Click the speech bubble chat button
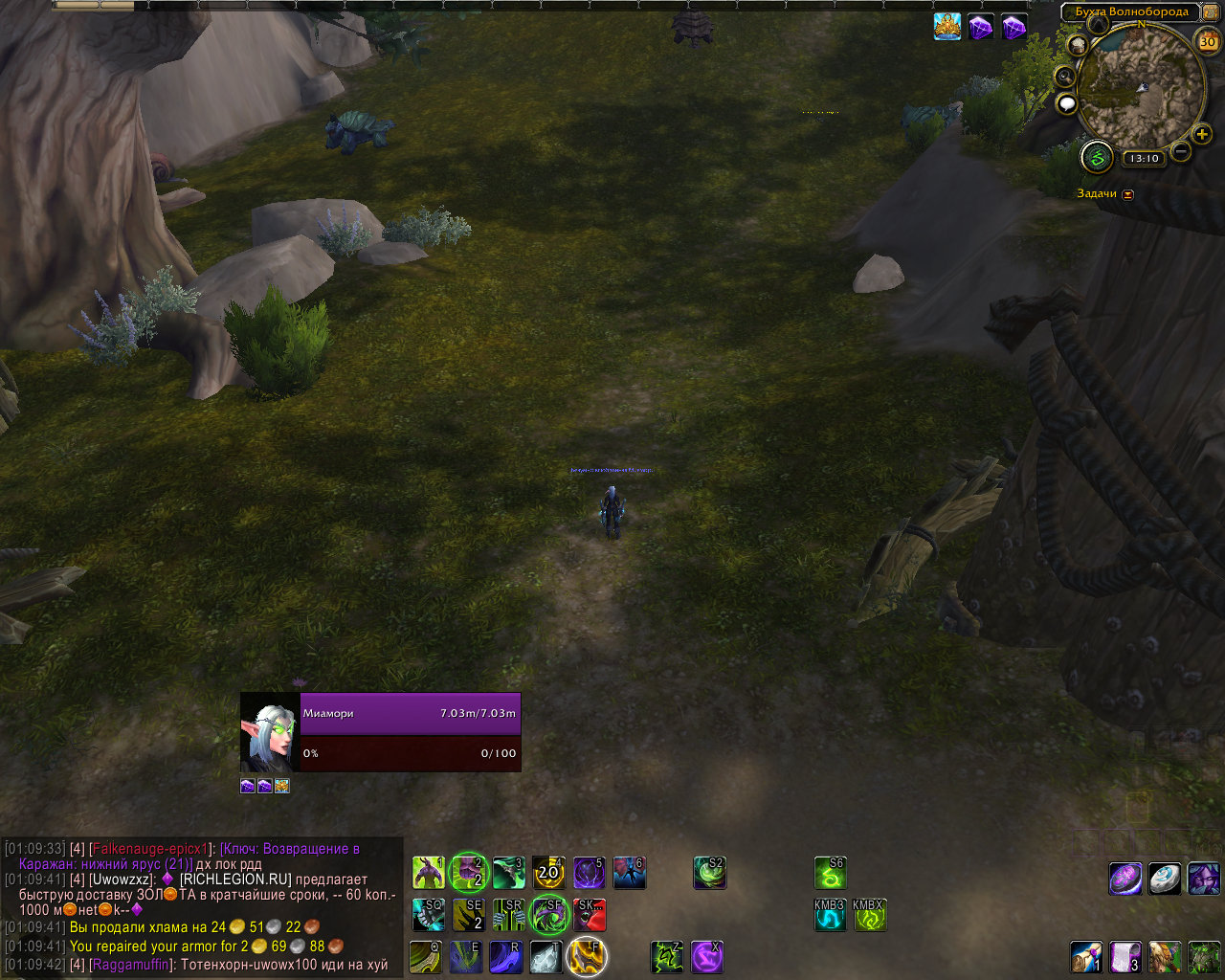Screen dimensions: 1225x980 tap(1067, 103)
